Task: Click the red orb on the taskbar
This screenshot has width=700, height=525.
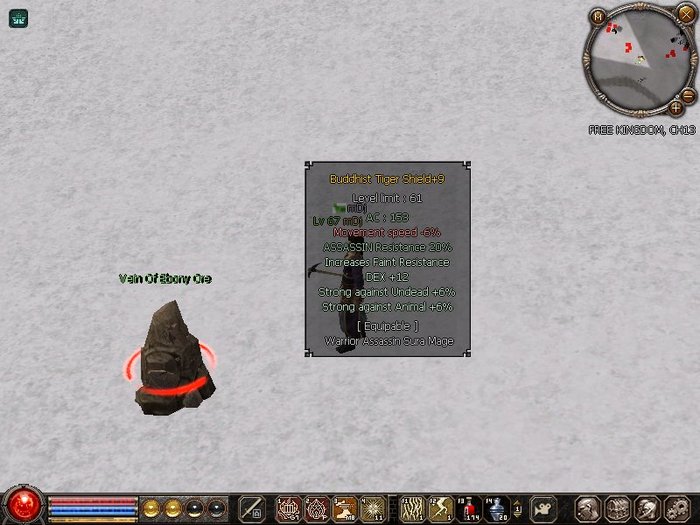Action: point(22,504)
